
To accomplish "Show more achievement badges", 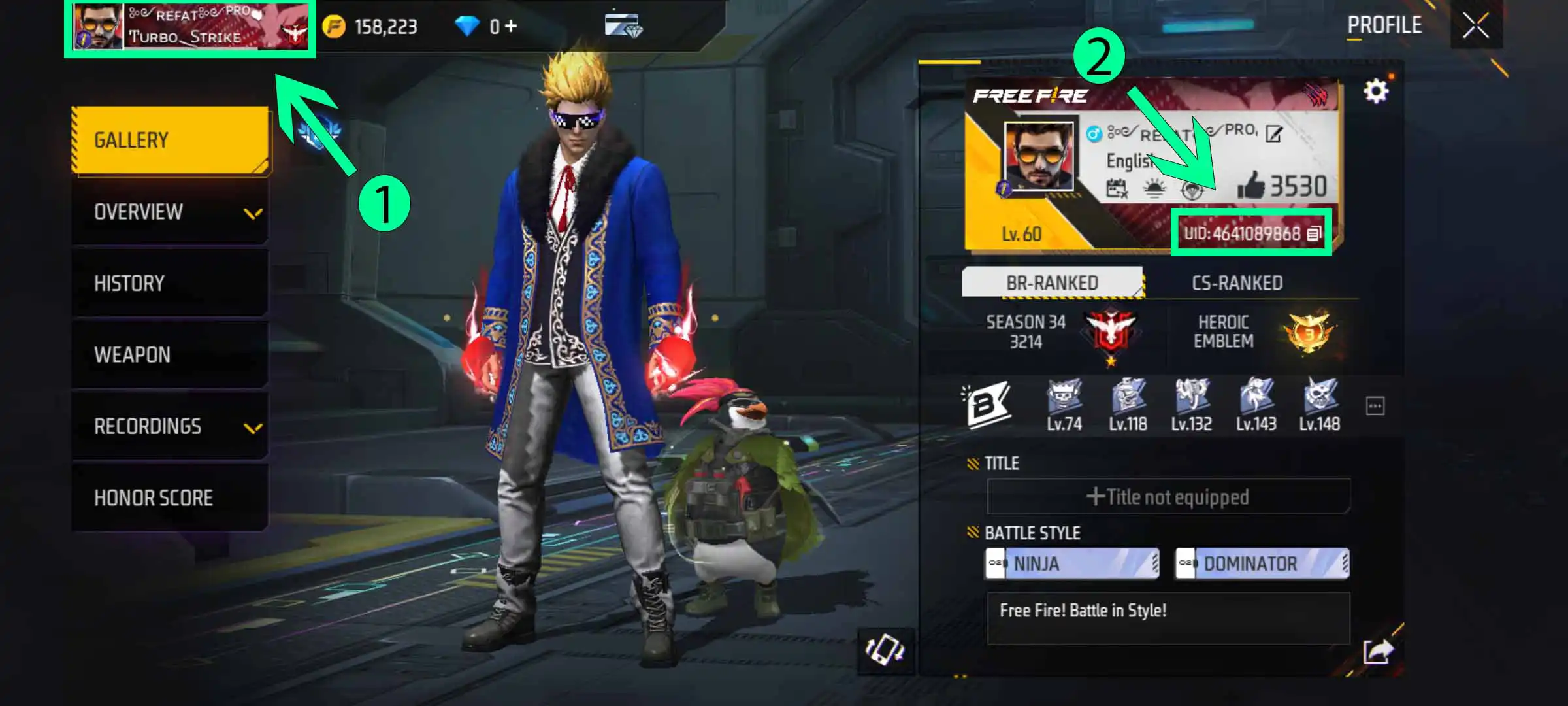I will click(1375, 406).
